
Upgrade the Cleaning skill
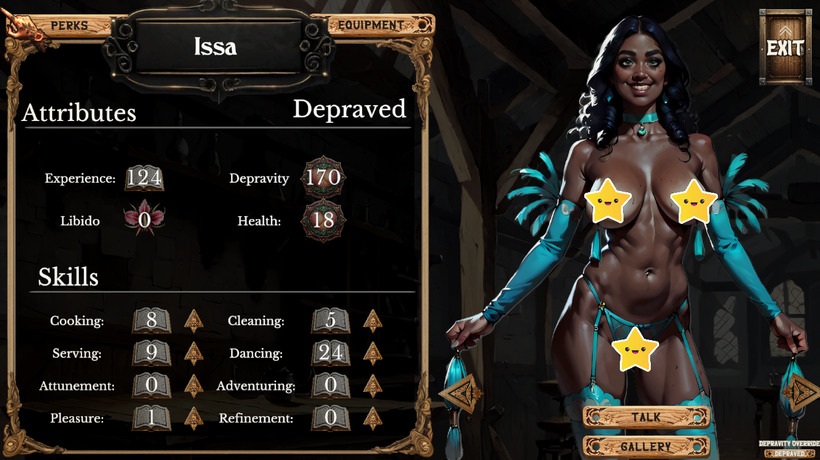(372, 321)
